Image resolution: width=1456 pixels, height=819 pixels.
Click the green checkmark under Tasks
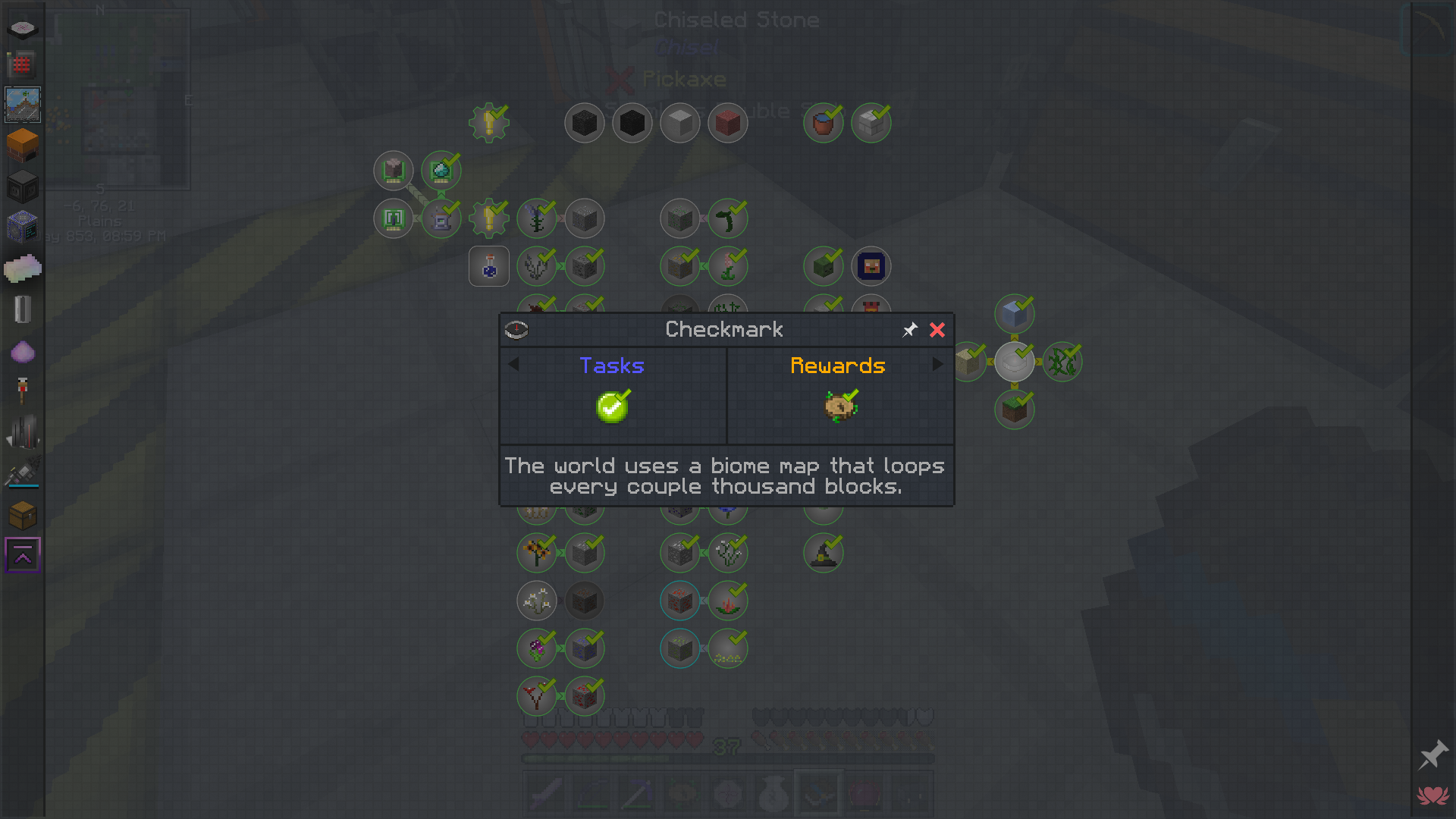[612, 406]
